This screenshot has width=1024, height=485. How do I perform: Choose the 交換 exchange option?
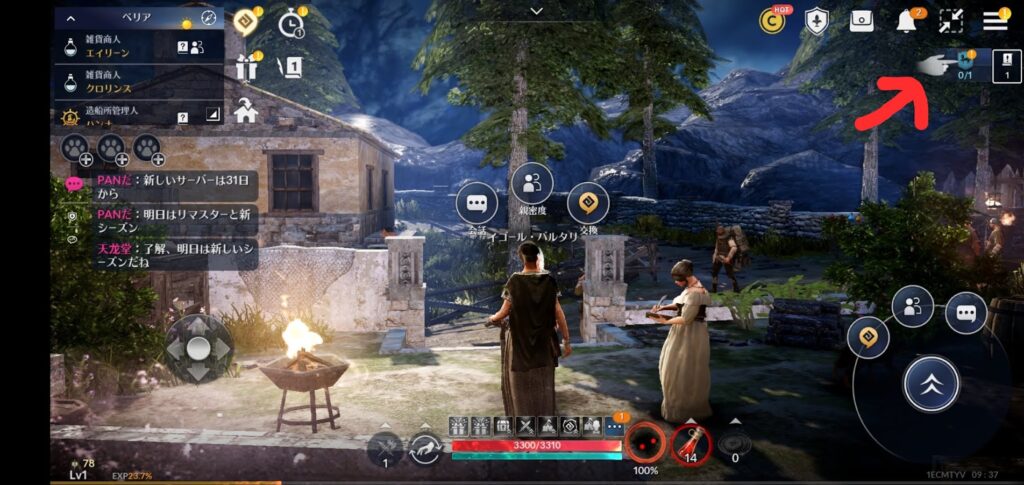588,204
